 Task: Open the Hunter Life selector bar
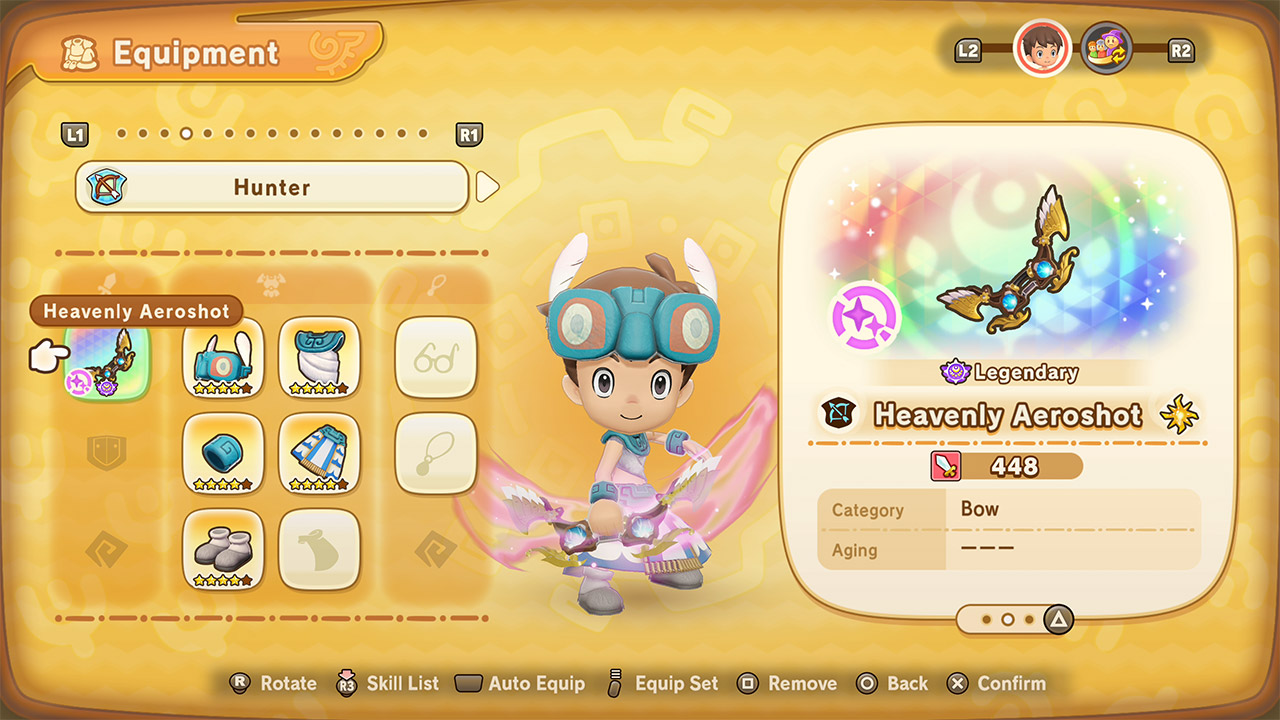[x=272, y=187]
